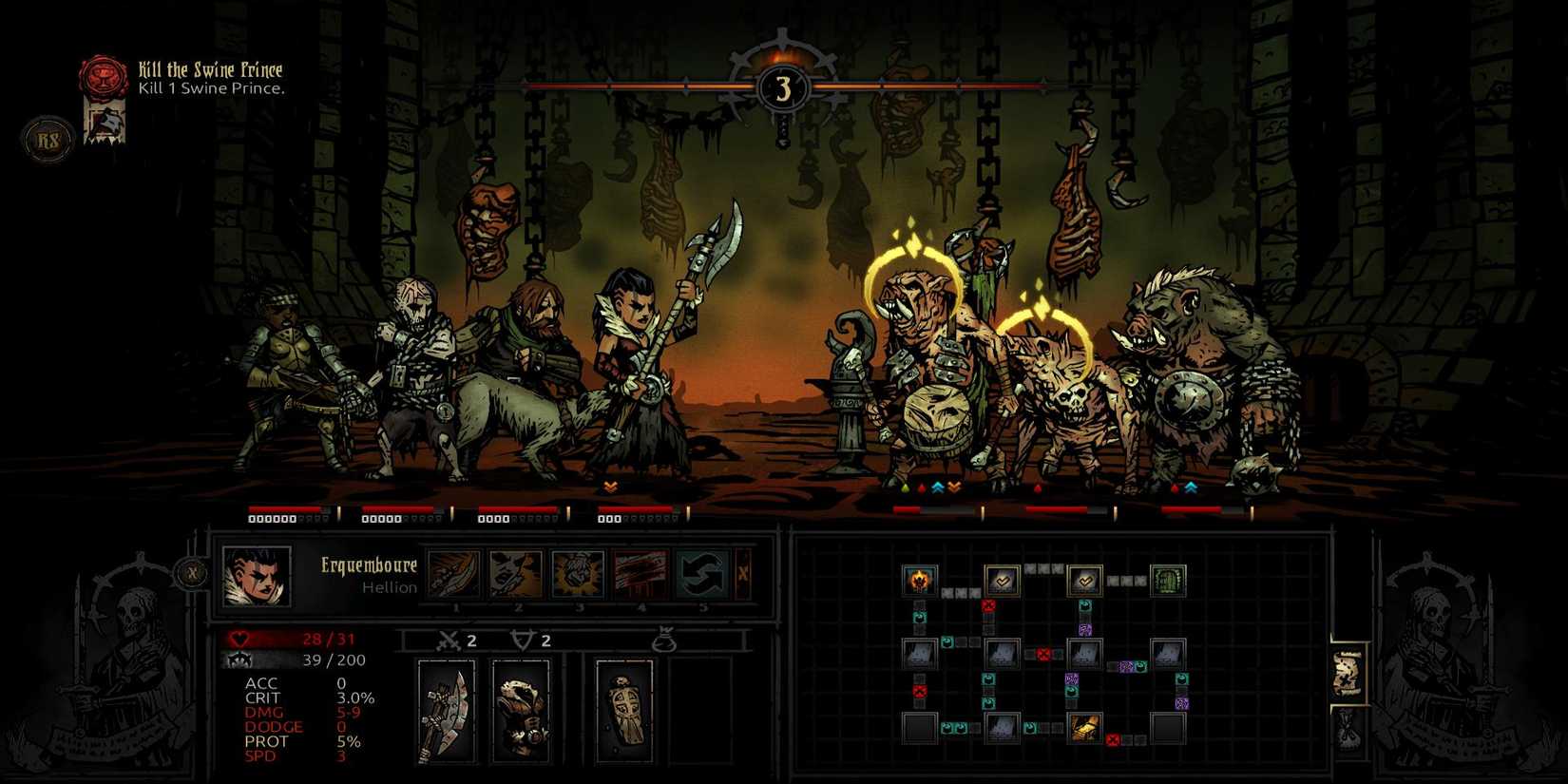The image size is (1568, 784).
Task: Select the Wicked Hack skill in slot 1
Action: (x=453, y=574)
